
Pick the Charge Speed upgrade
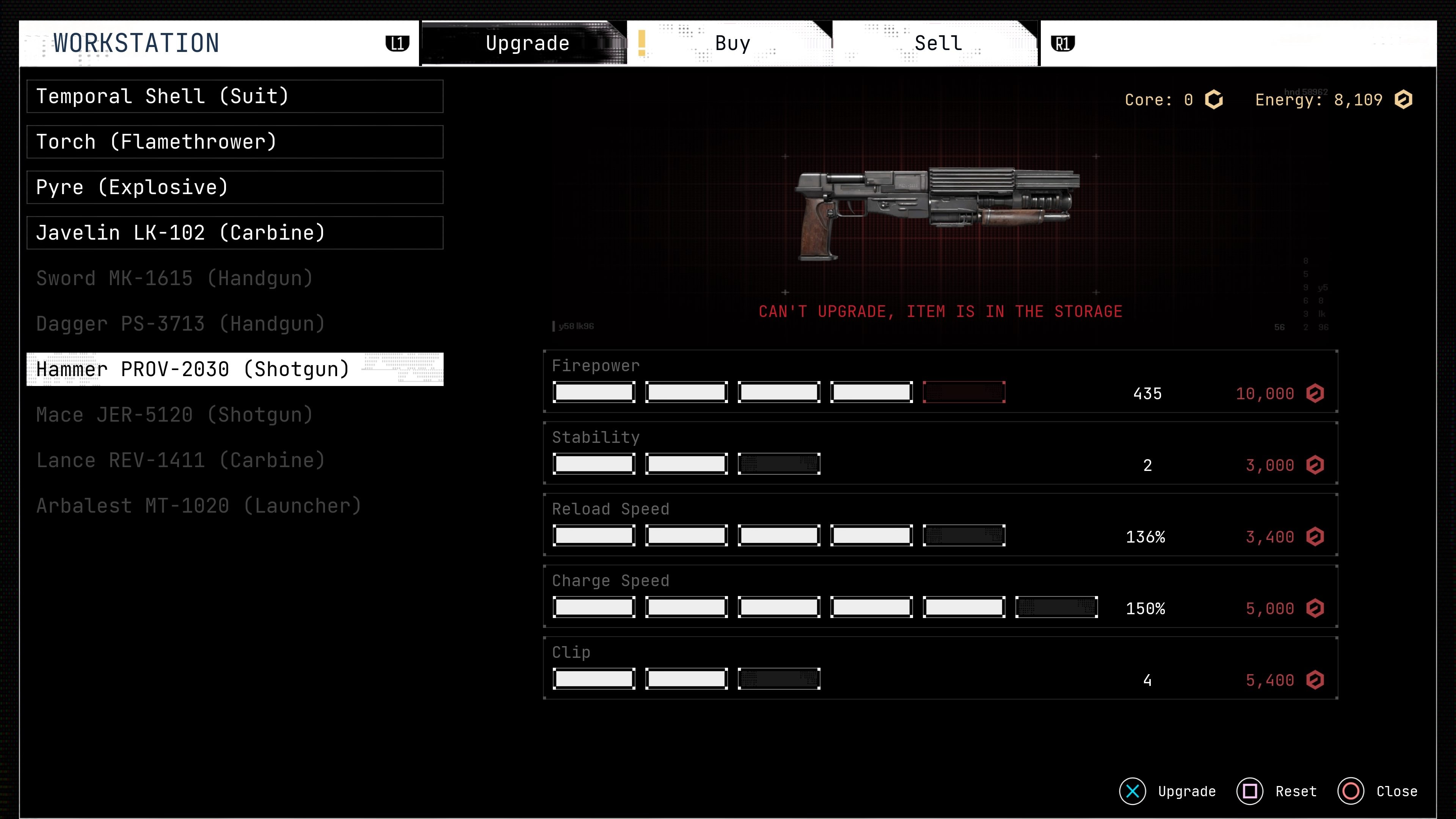(940, 597)
